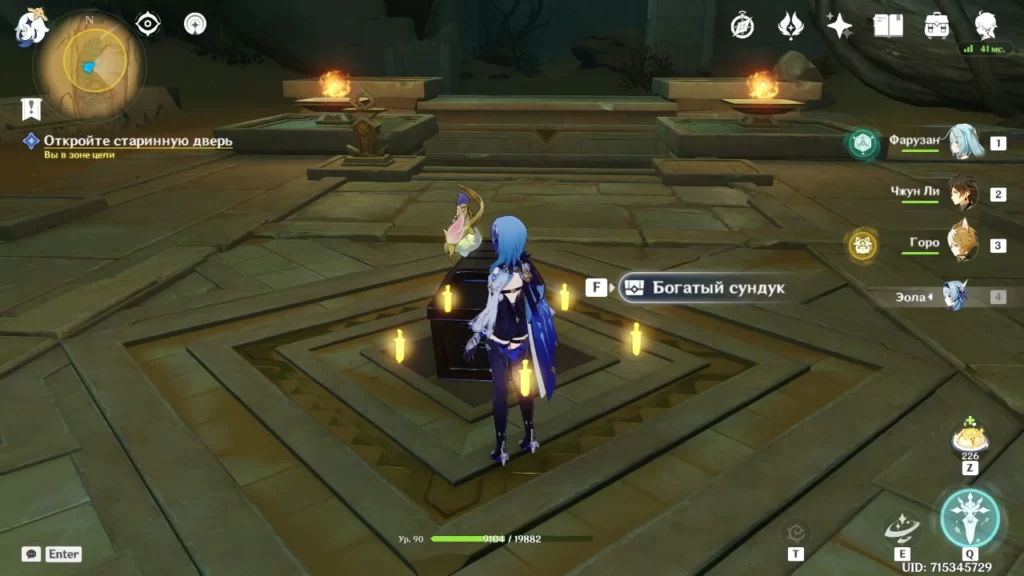Open the character screen icon
Screen dimensions: 1024x576
point(986,26)
